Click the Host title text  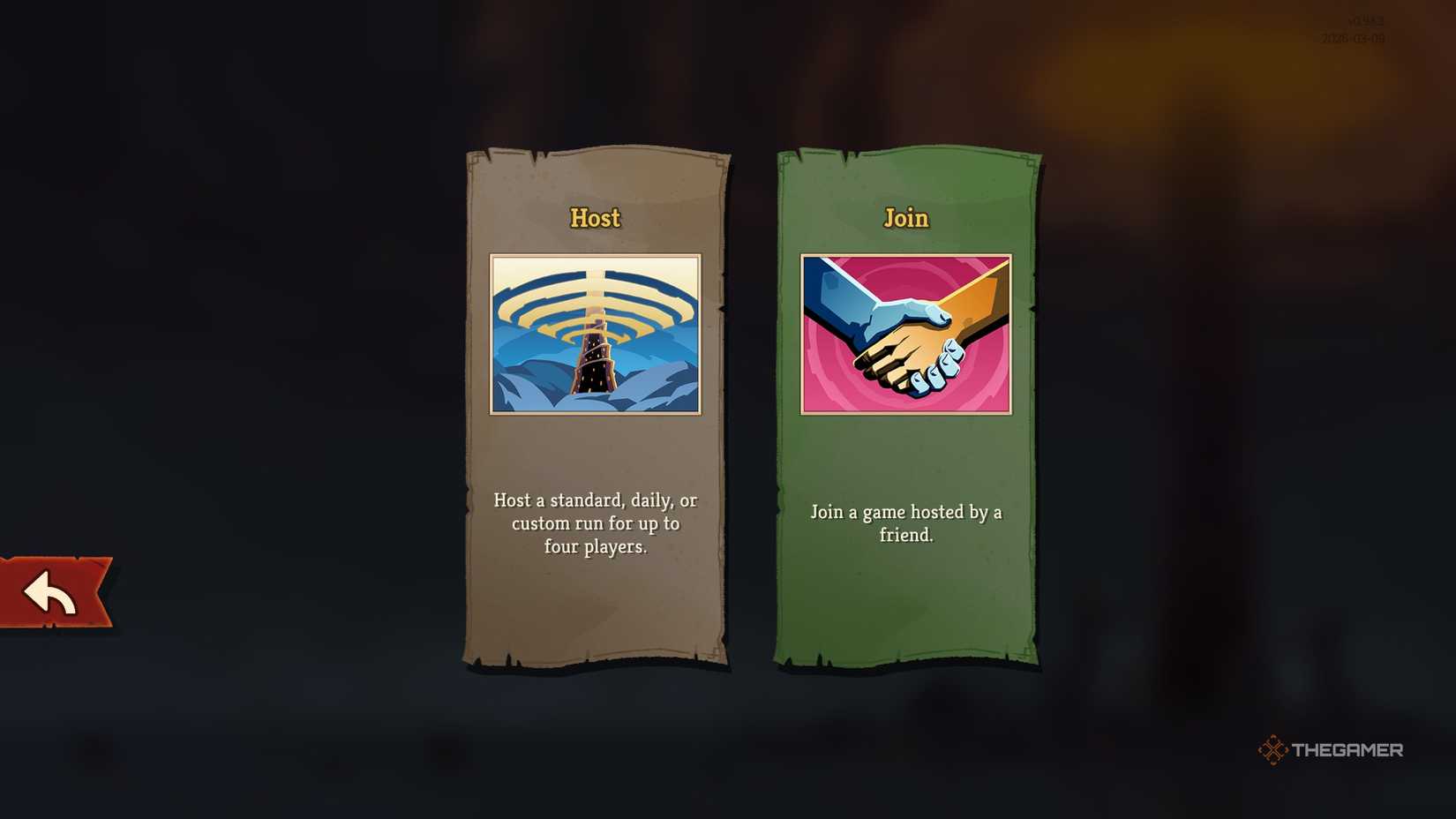(x=594, y=218)
